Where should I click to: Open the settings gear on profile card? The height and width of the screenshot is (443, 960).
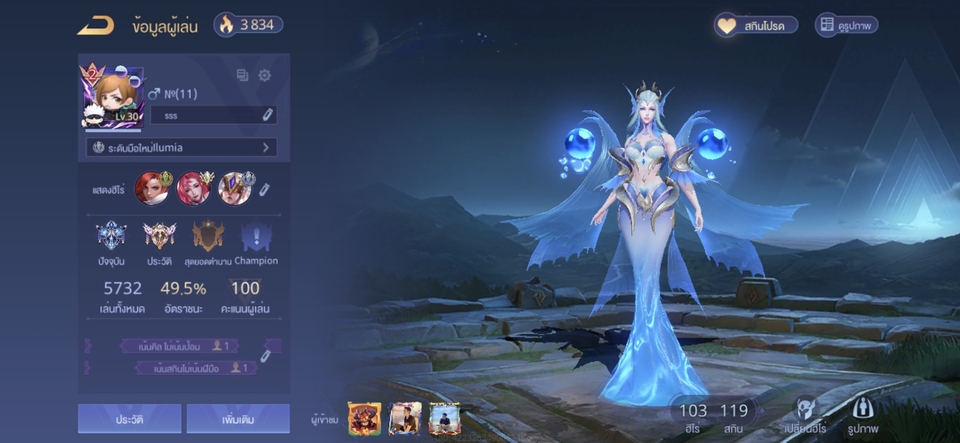pos(265,75)
